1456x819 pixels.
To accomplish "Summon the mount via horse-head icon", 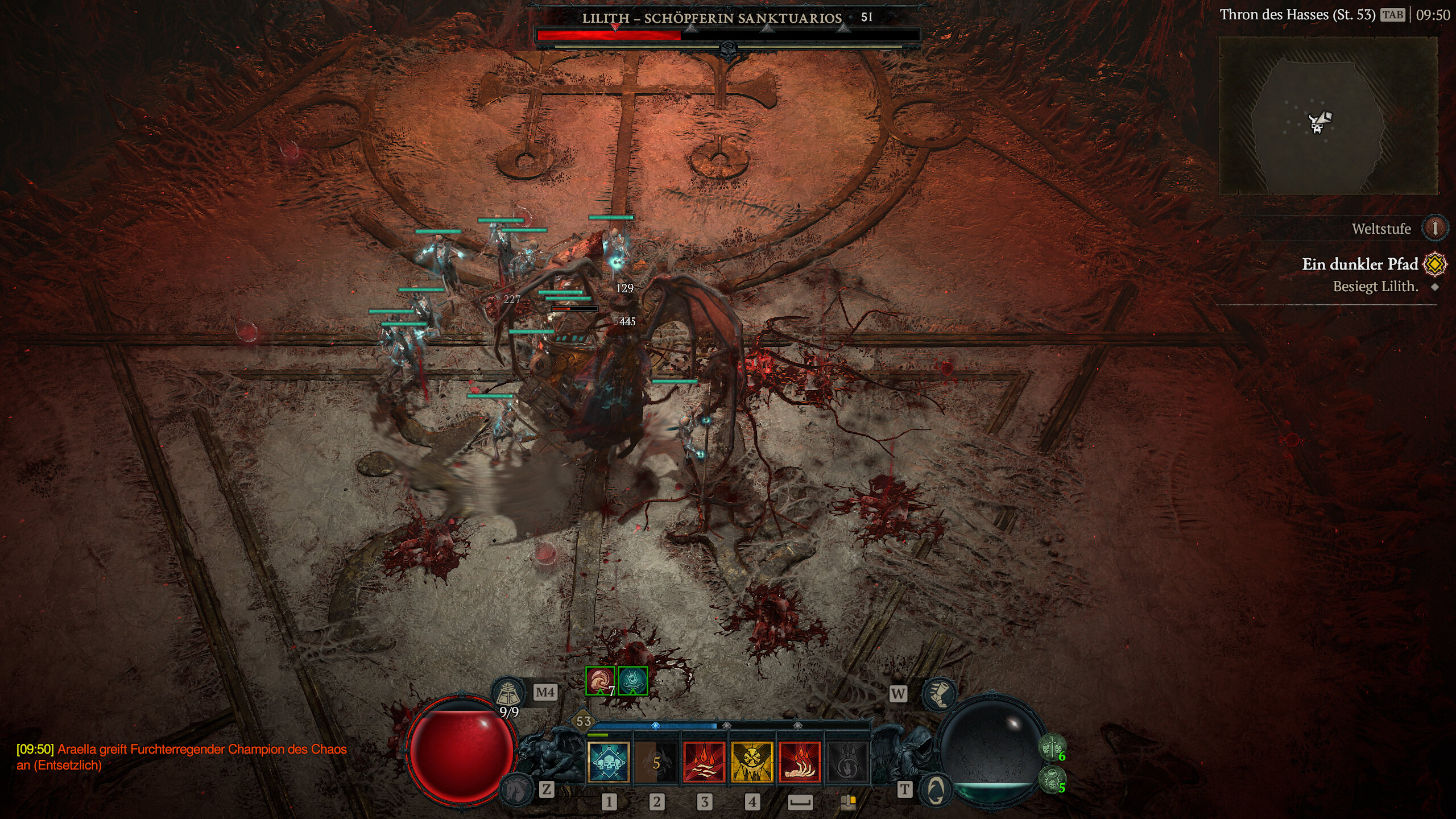I will pos(517,789).
